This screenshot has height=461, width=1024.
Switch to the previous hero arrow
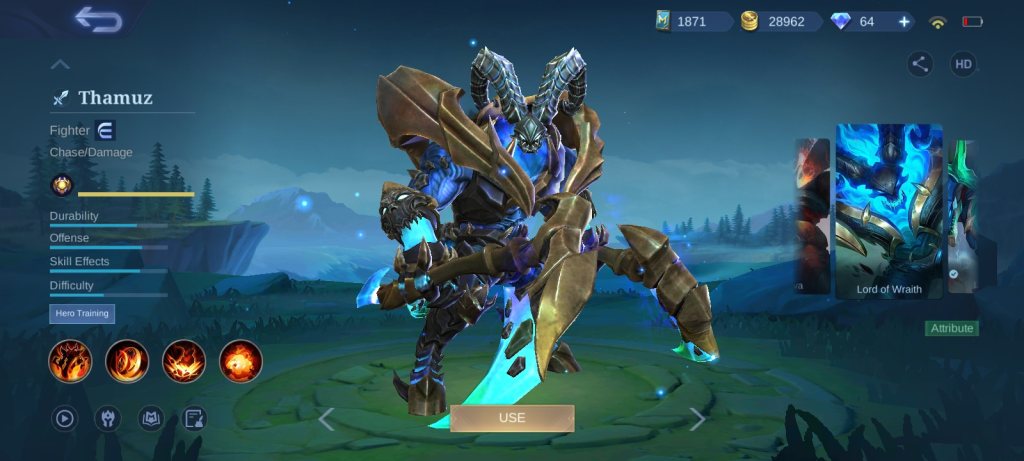pos(326,419)
